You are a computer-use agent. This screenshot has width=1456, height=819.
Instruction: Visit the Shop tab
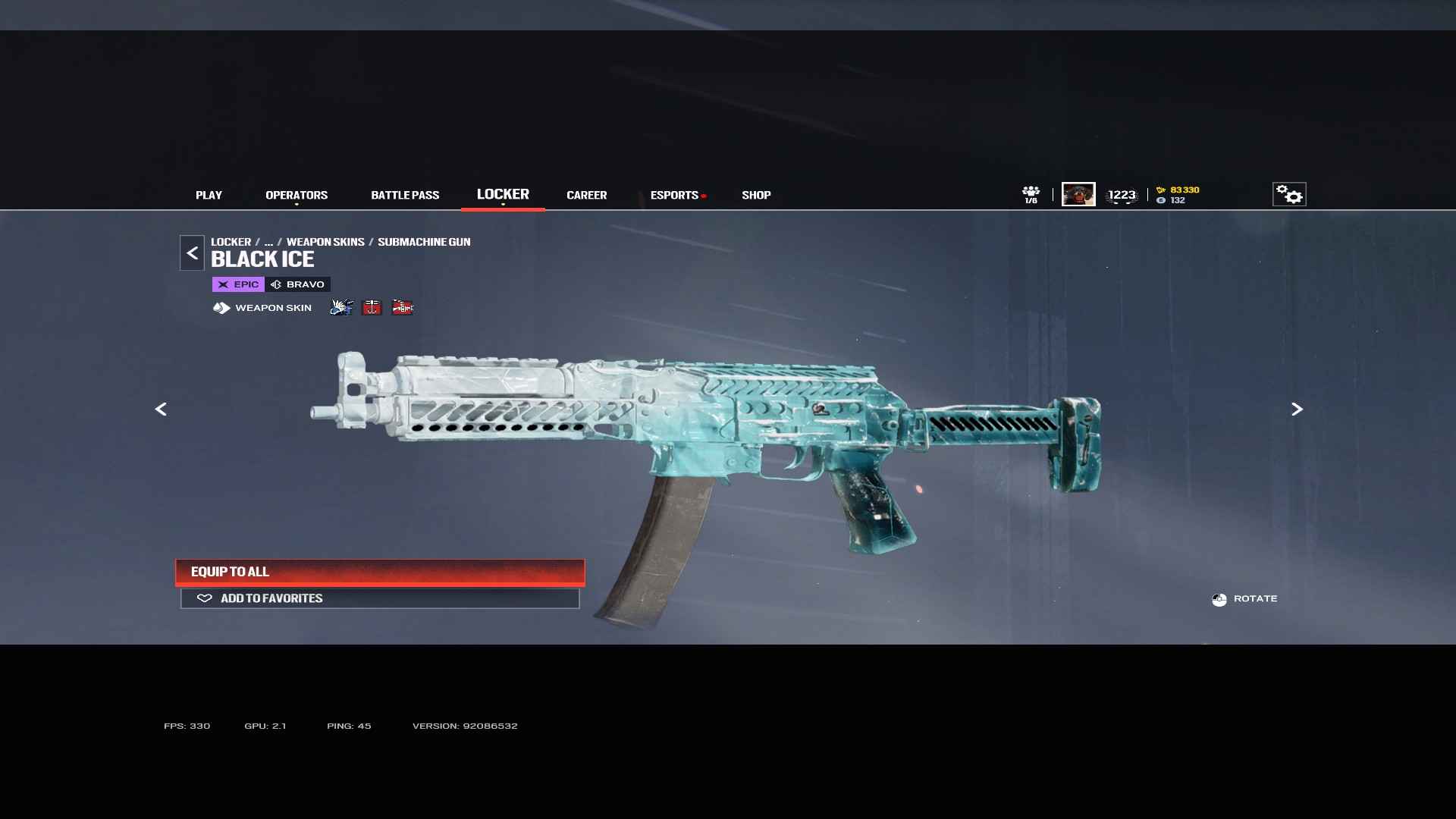[756, 195]
